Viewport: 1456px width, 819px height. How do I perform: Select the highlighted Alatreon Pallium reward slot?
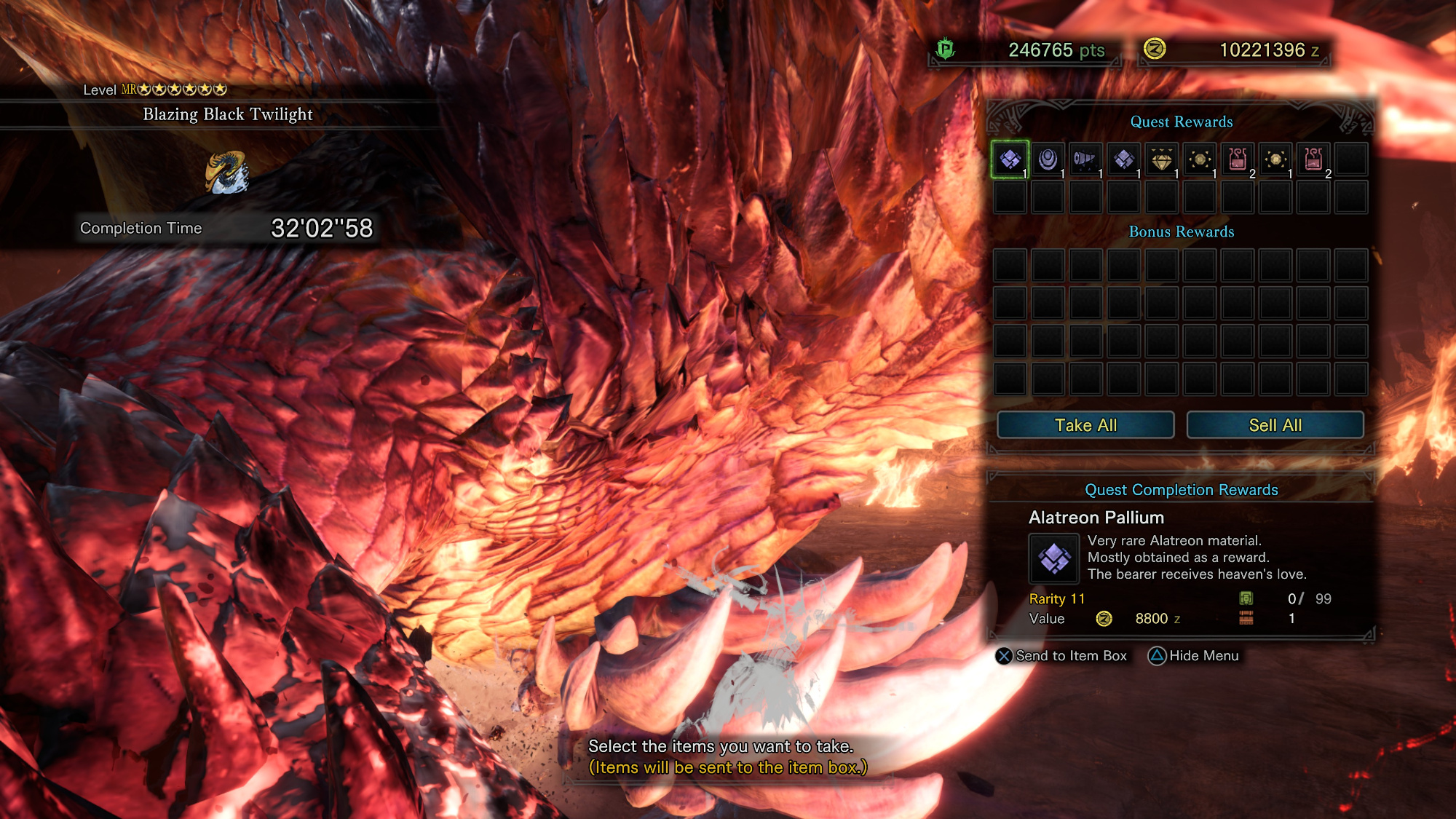1010,159
